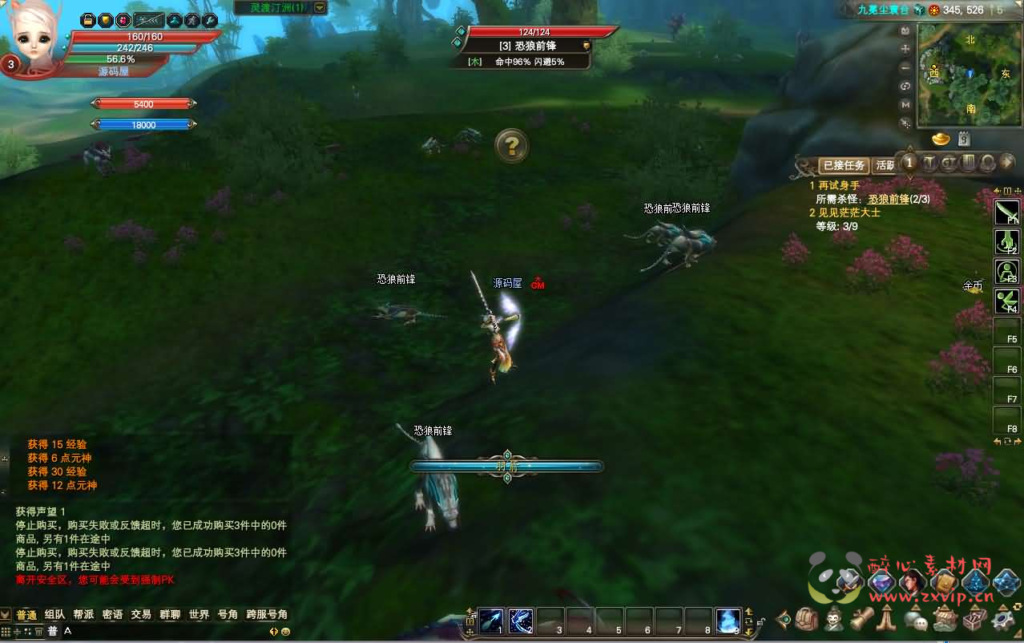Use the slashing skill in slot 2
This screenshot has height=643, width=1024.
coord(520,620)
